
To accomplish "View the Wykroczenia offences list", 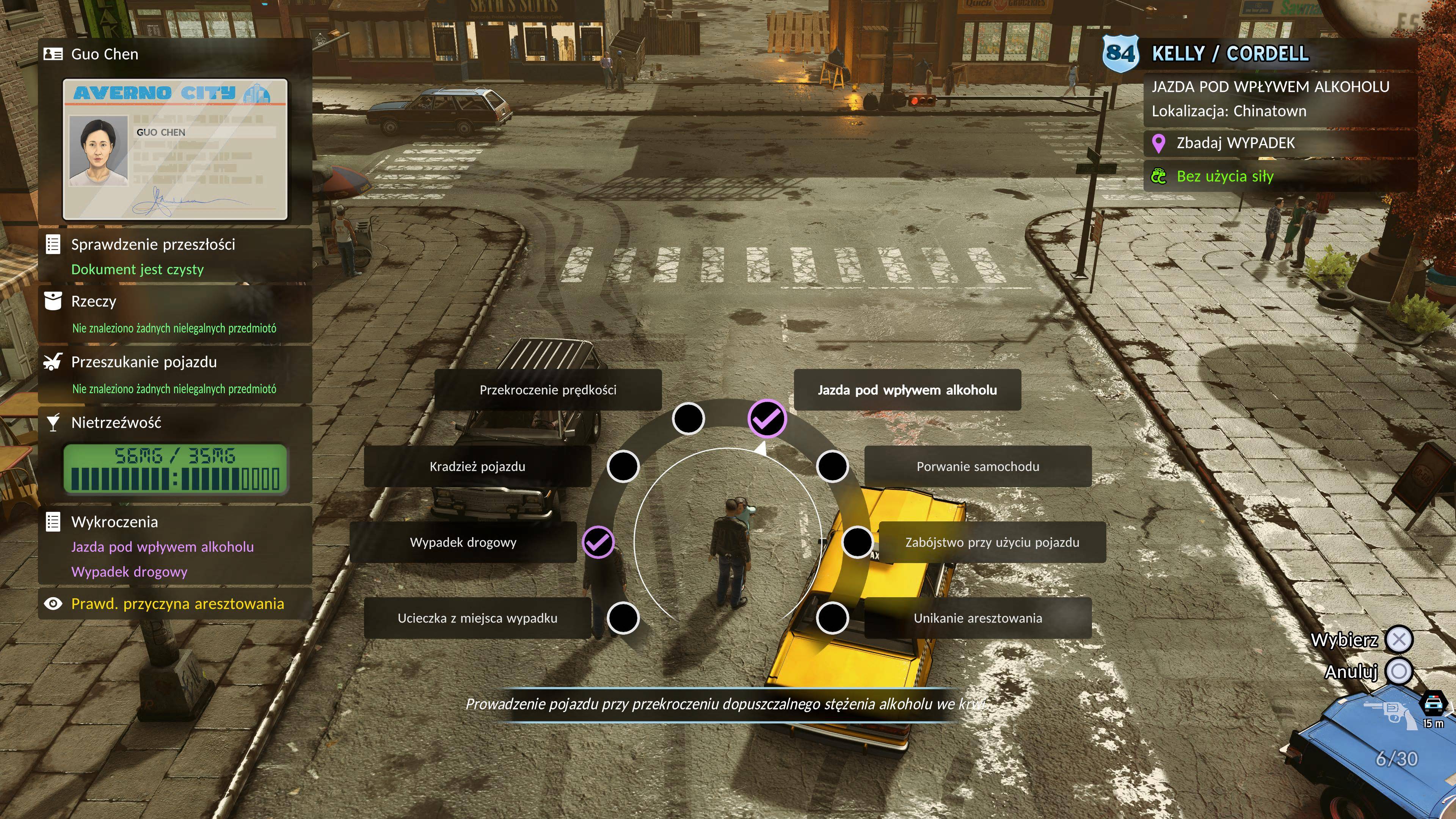I will click(114, 522).
